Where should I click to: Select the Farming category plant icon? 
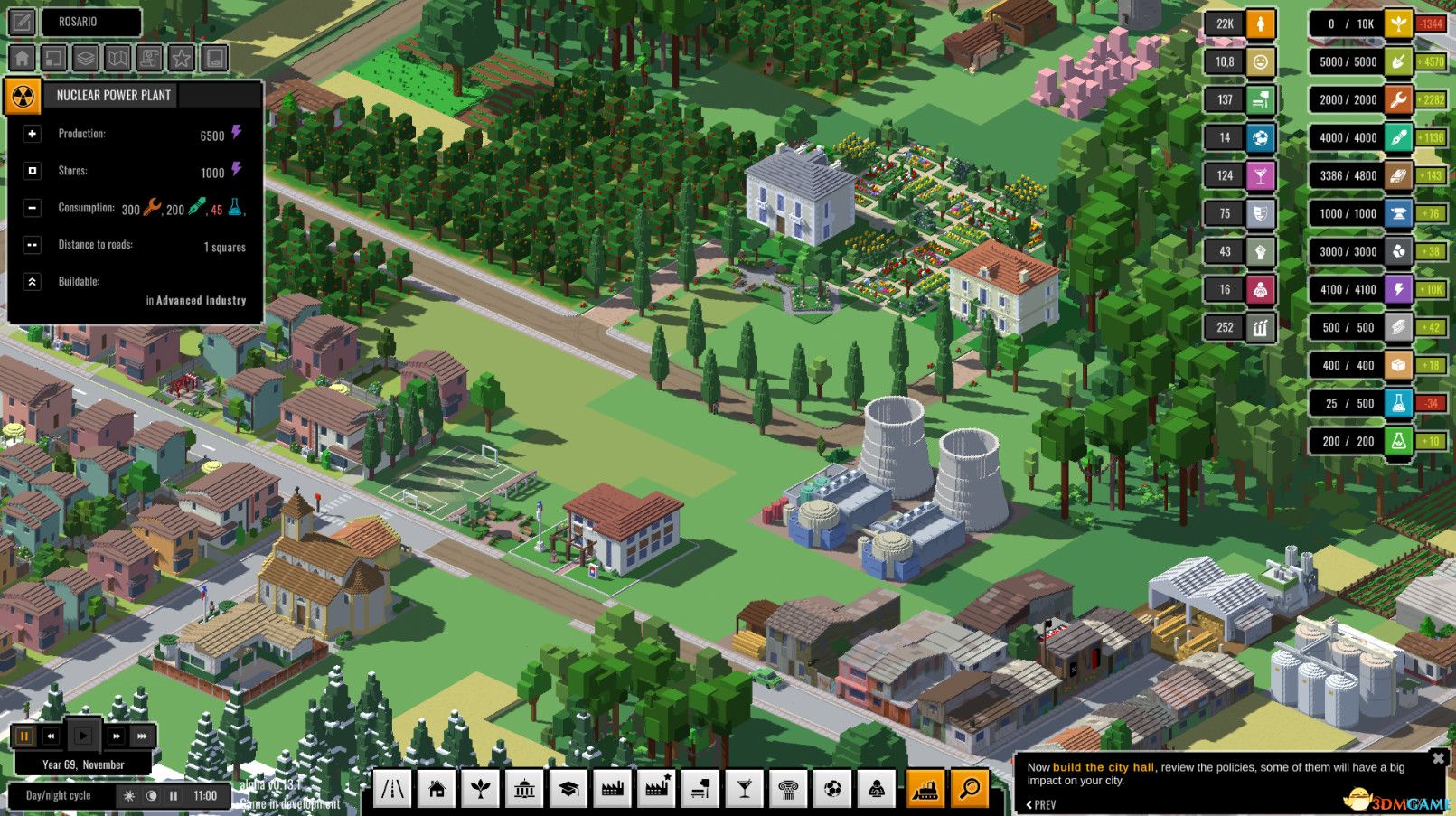[x=481, y=788]
